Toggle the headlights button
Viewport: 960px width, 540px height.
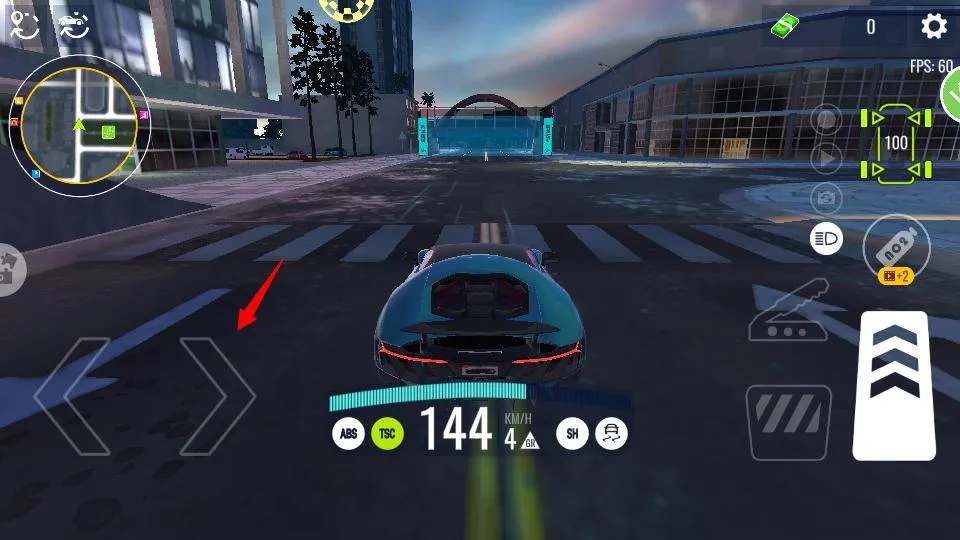click(826, 238)
